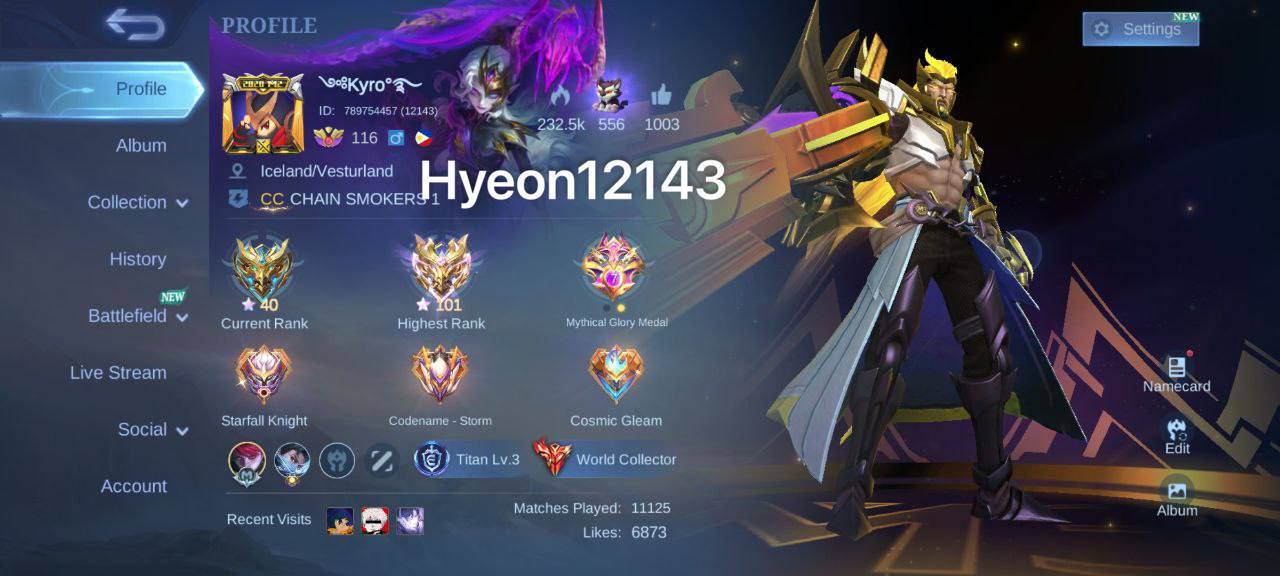
Task: Tap the player avatar portrait
Action: tap(262, 113)
